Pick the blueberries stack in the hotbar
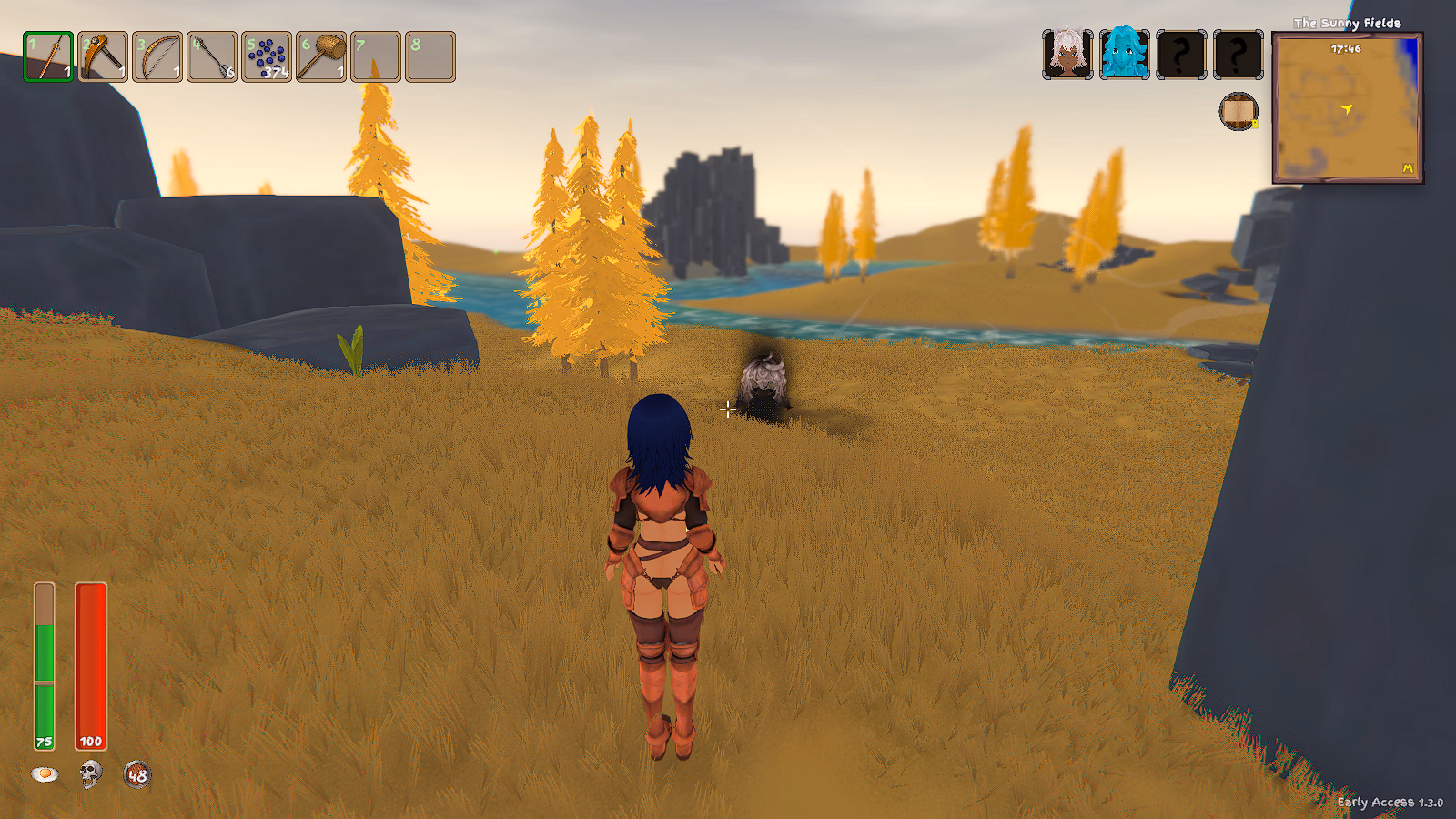The image size is (1456, 819). (x=267, y=56)
